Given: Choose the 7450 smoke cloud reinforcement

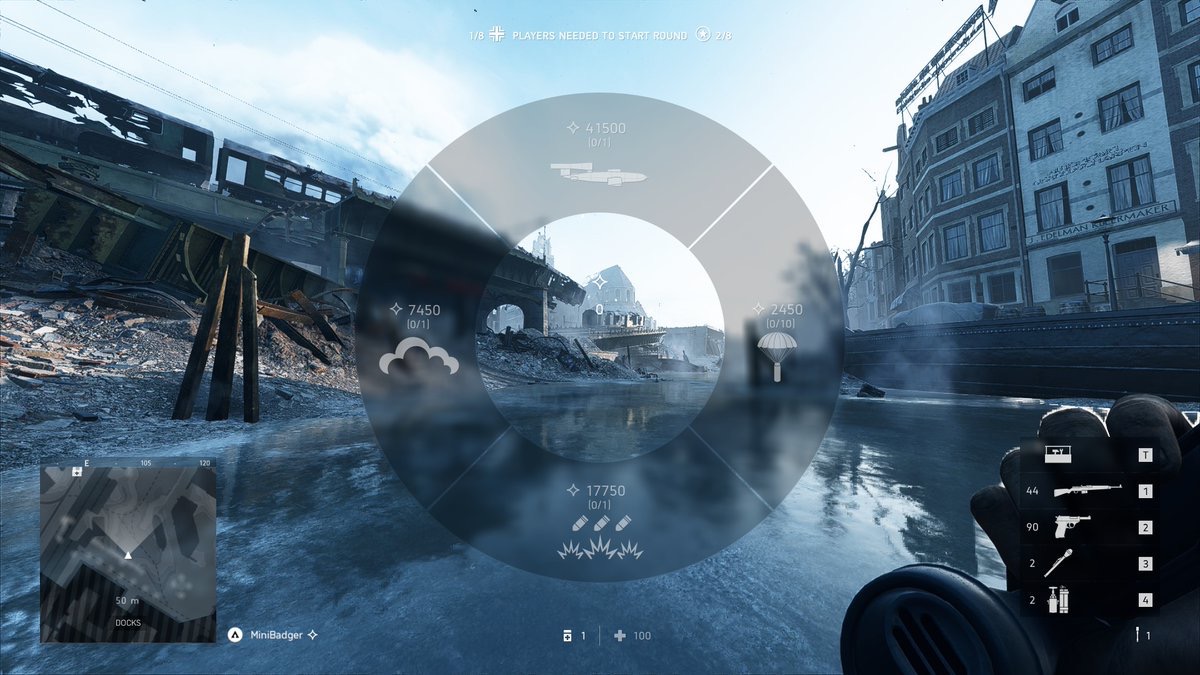Looking at the screenshot, I should [418, 340].
